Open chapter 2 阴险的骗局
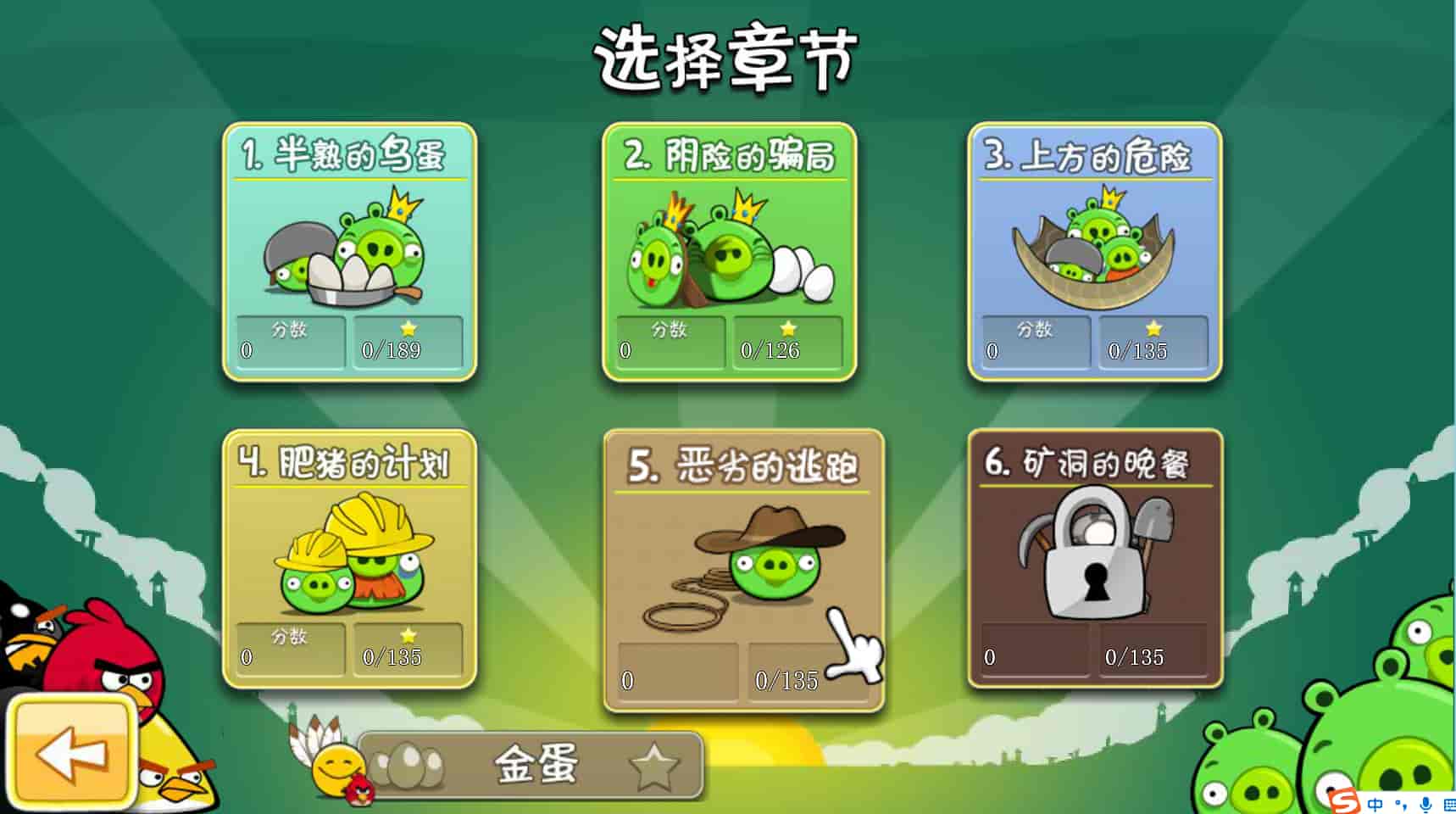Image resolution: width=1456 pixels, height=814 pixels. tap(729, 252)
